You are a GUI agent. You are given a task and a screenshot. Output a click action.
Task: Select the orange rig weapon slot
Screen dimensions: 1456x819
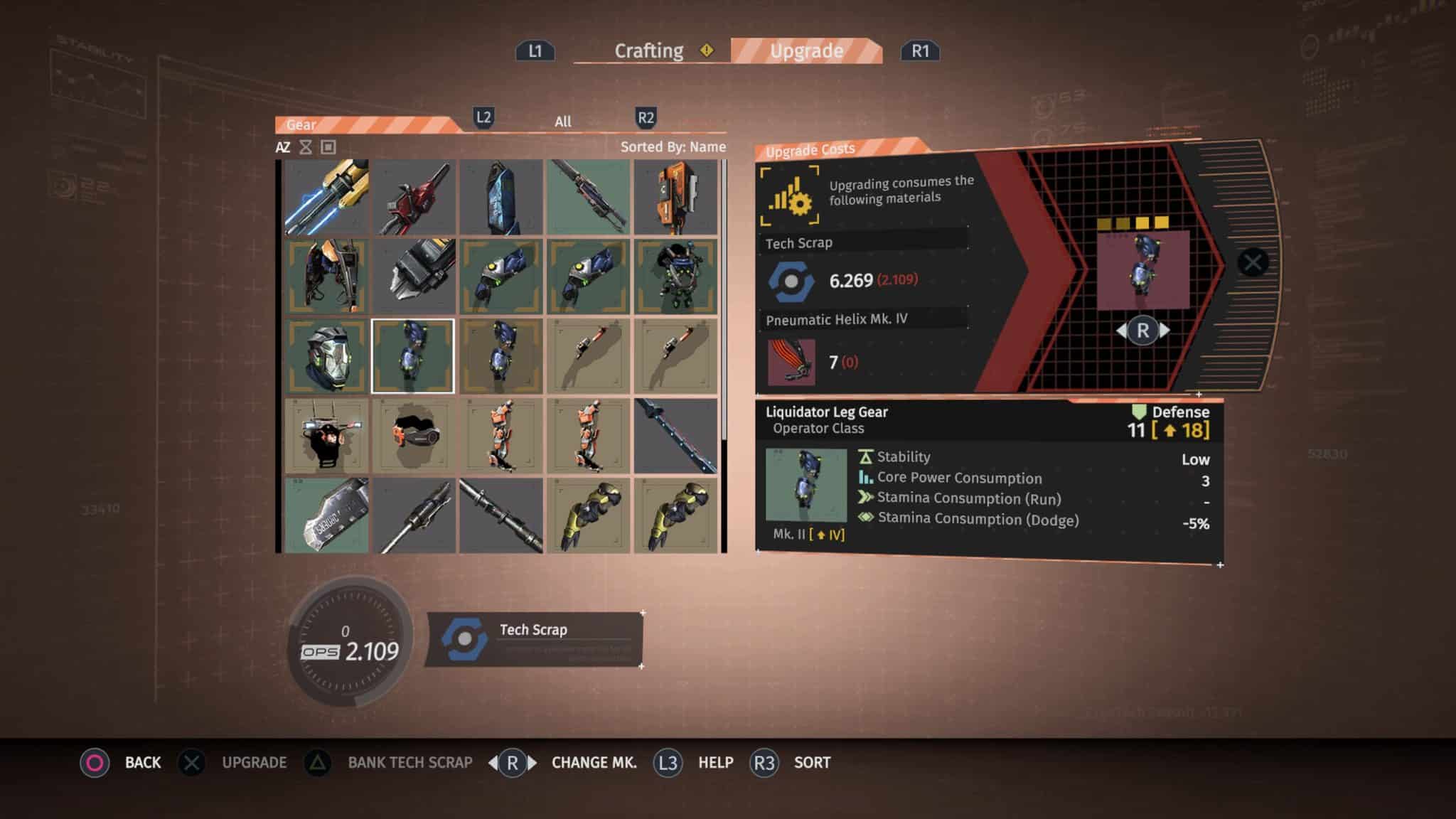pos(675,197)
